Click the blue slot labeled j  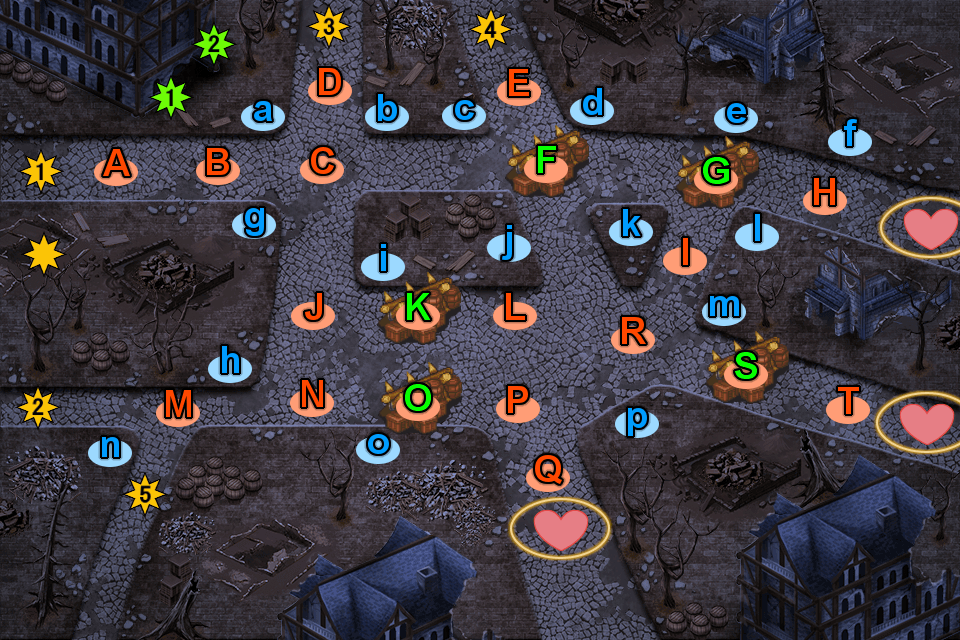click(509, 244)
